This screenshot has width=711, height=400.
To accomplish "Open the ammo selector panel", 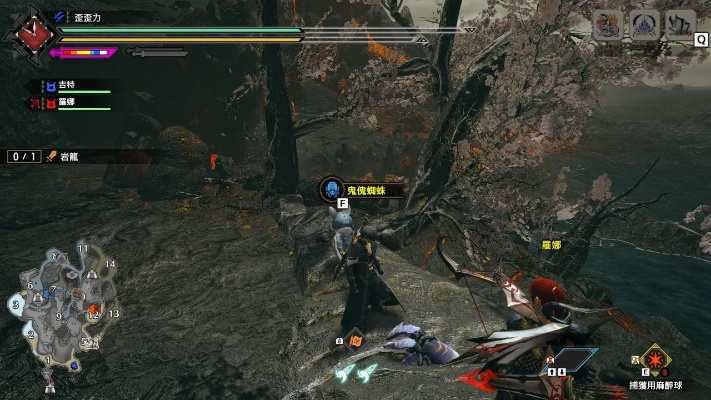I will tap(567, 362).
